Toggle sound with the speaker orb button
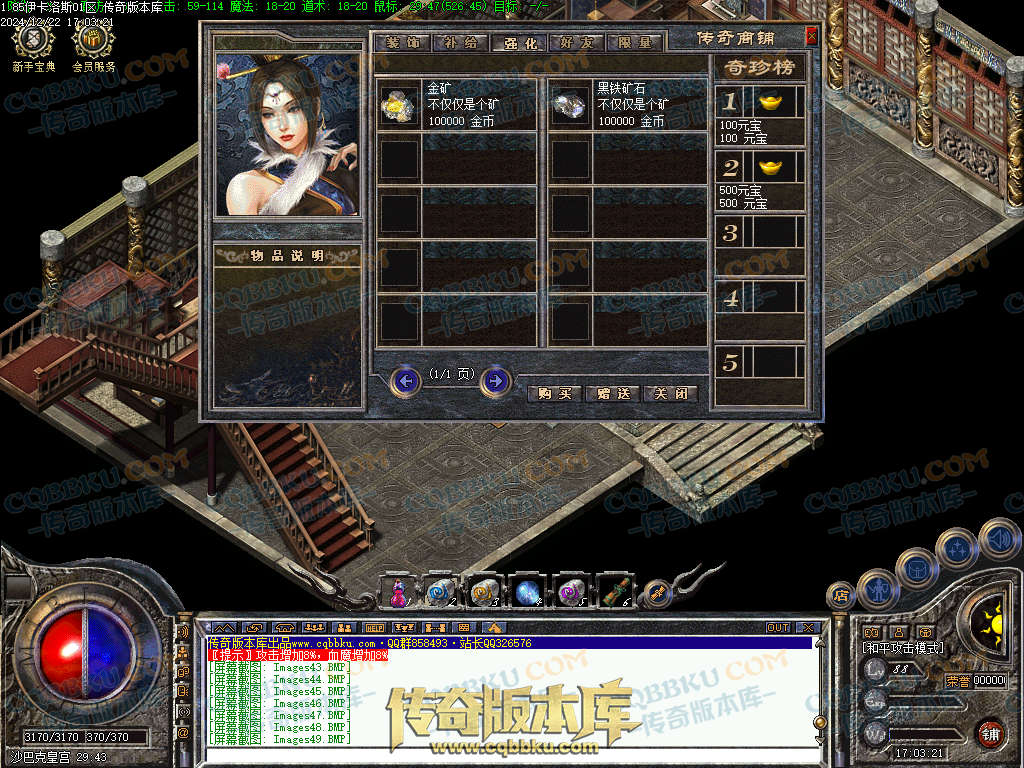 point(999,538)
